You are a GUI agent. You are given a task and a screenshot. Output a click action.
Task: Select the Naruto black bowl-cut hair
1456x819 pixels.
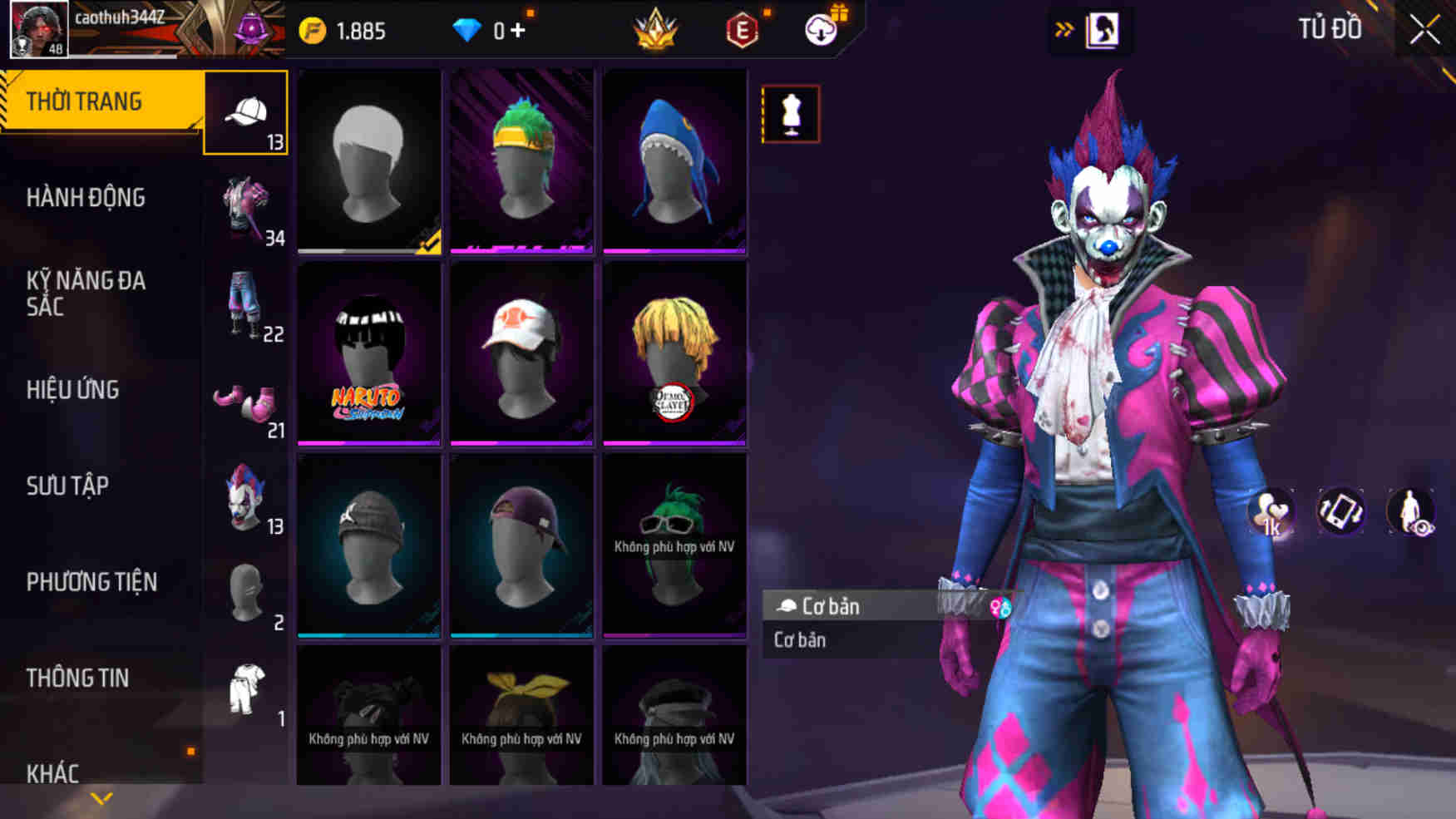click(x=369, y=353)
